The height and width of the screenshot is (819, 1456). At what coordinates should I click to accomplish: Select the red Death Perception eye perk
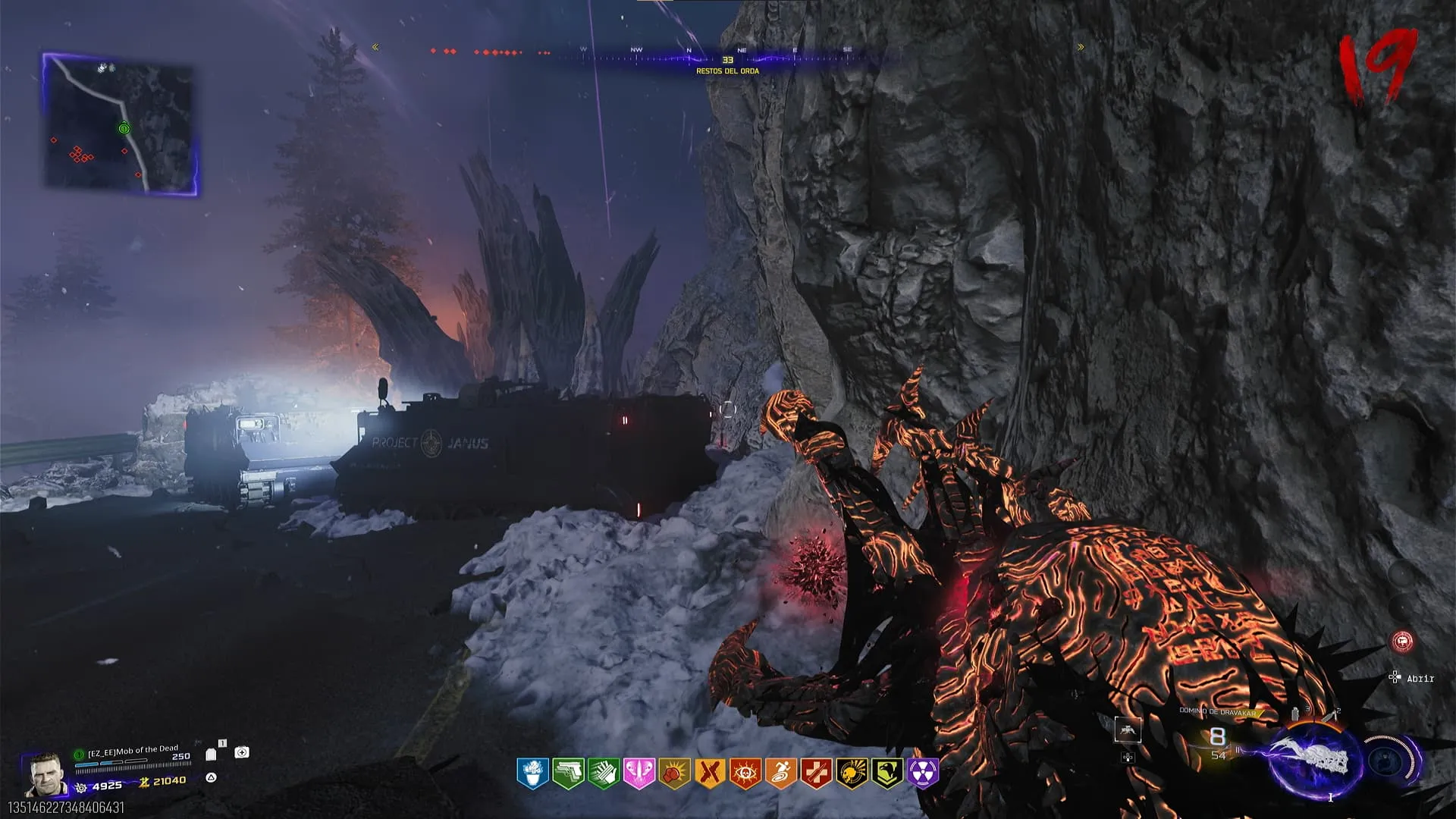[x=745, y=773]
